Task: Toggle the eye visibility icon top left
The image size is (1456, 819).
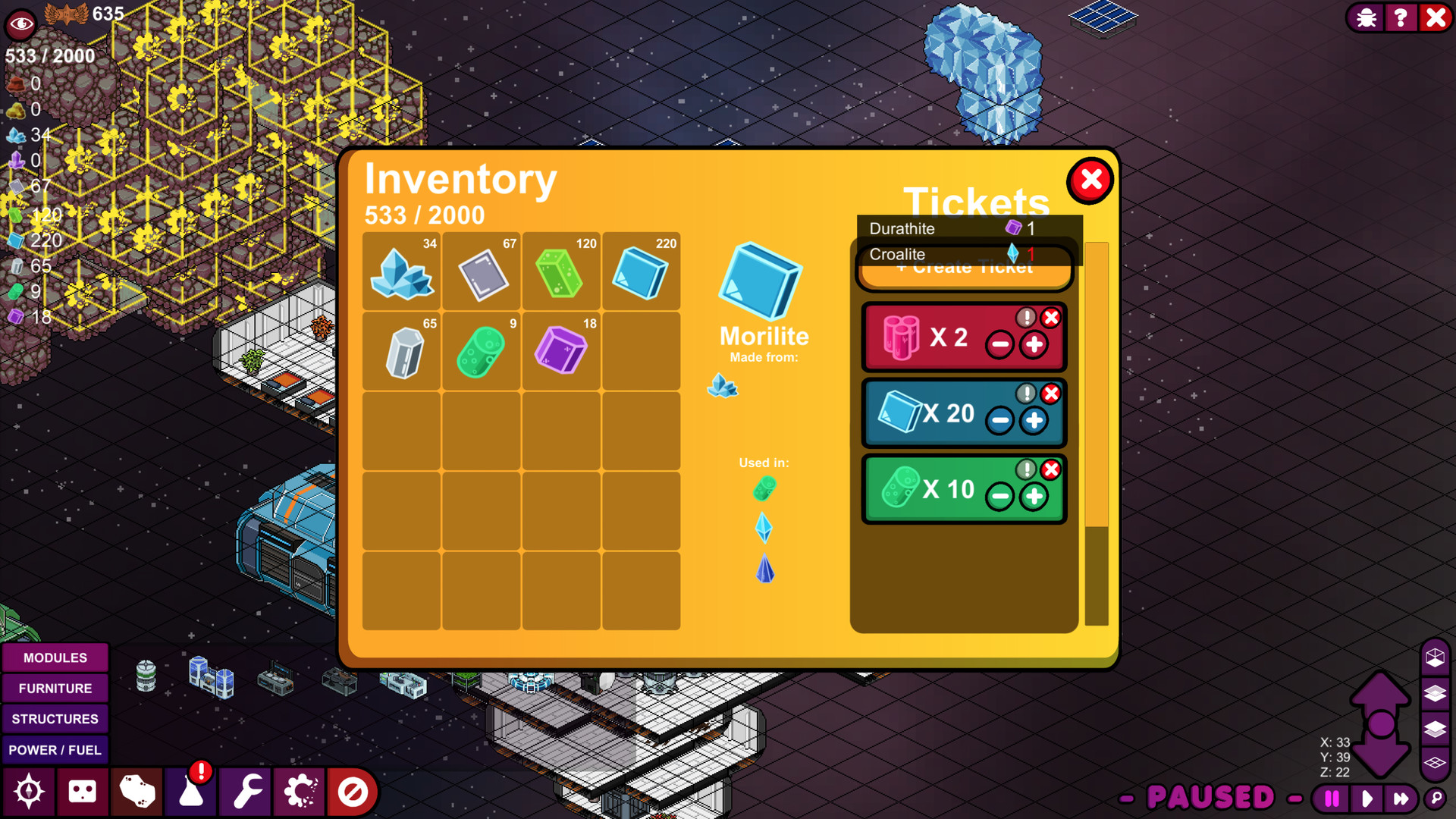Action: (x=20, y=24)
